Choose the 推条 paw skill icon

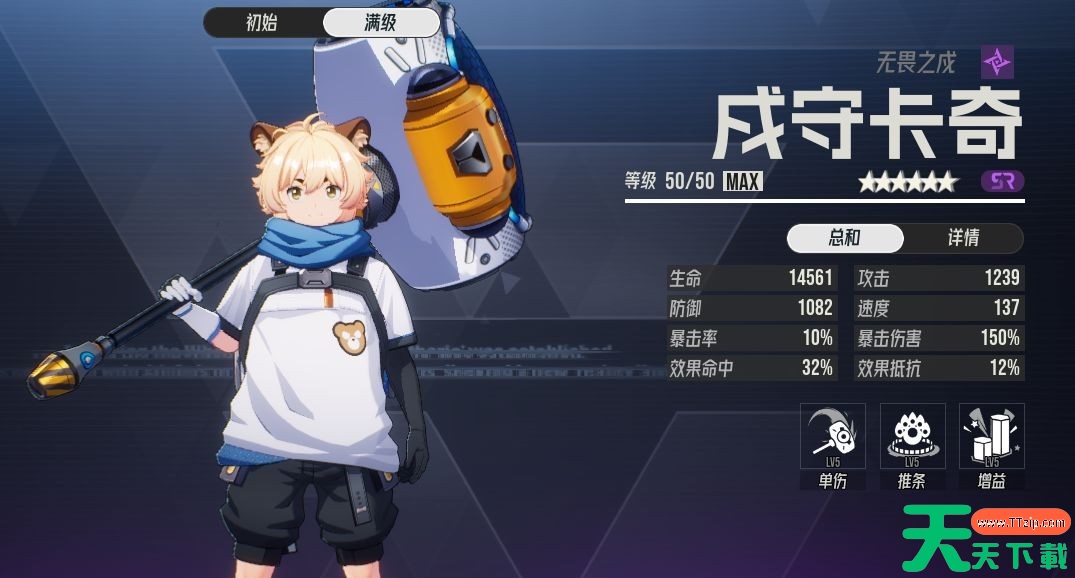click(x=912, y=437)
